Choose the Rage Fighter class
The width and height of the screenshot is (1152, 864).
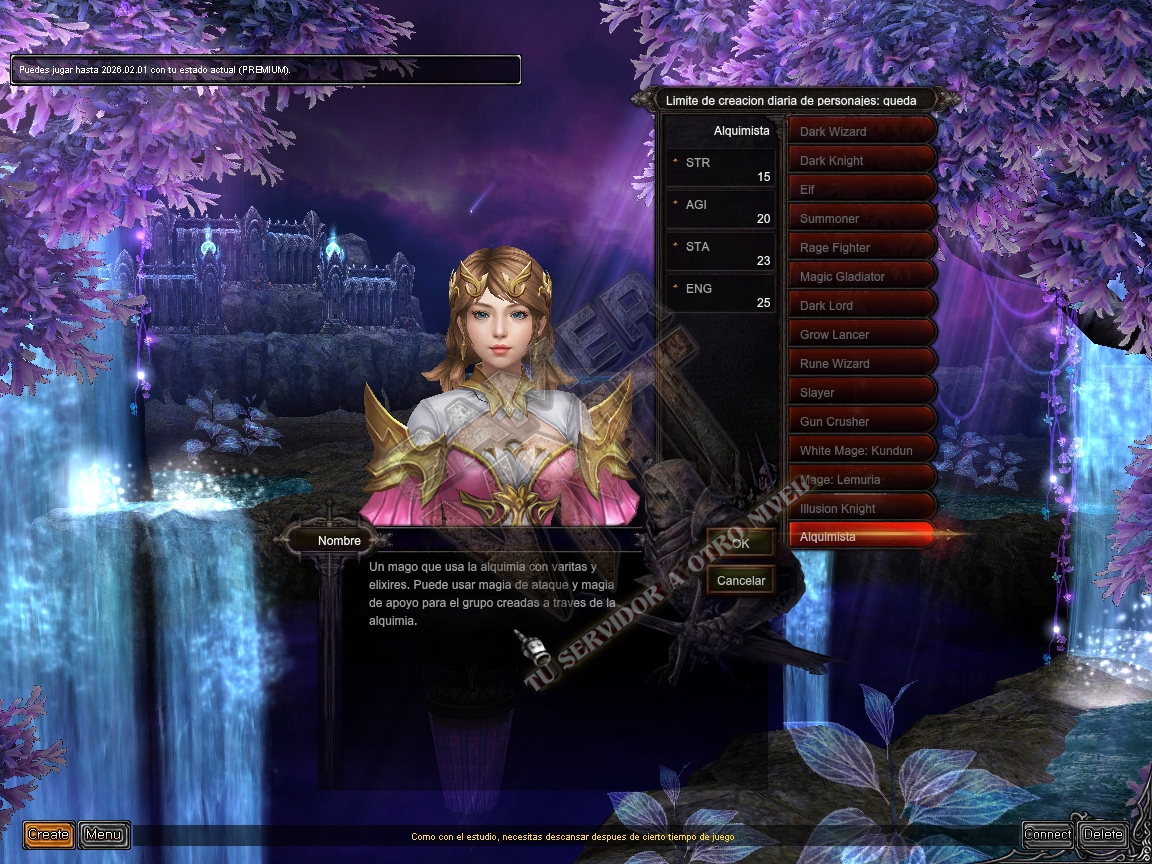click(x=862, y=247)
